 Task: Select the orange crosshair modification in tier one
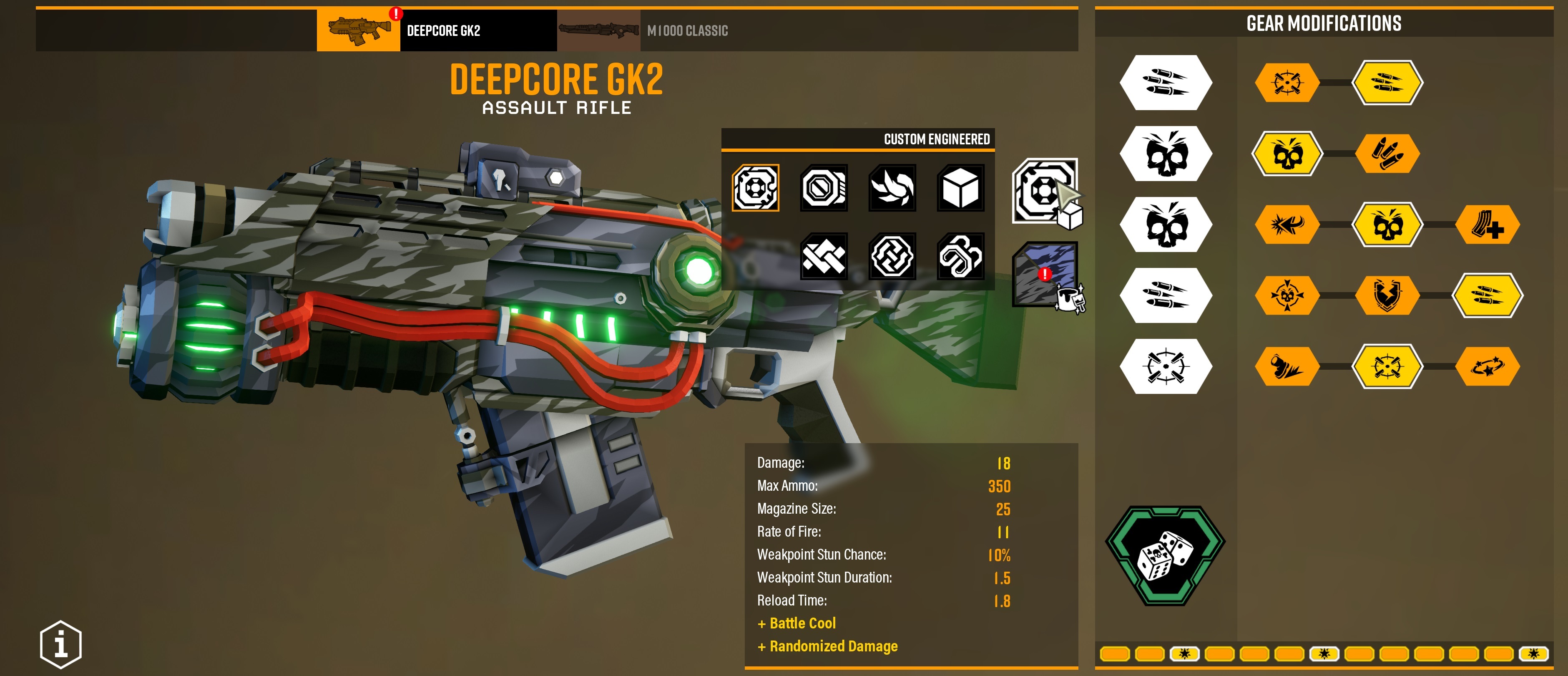pos(1287,83)
